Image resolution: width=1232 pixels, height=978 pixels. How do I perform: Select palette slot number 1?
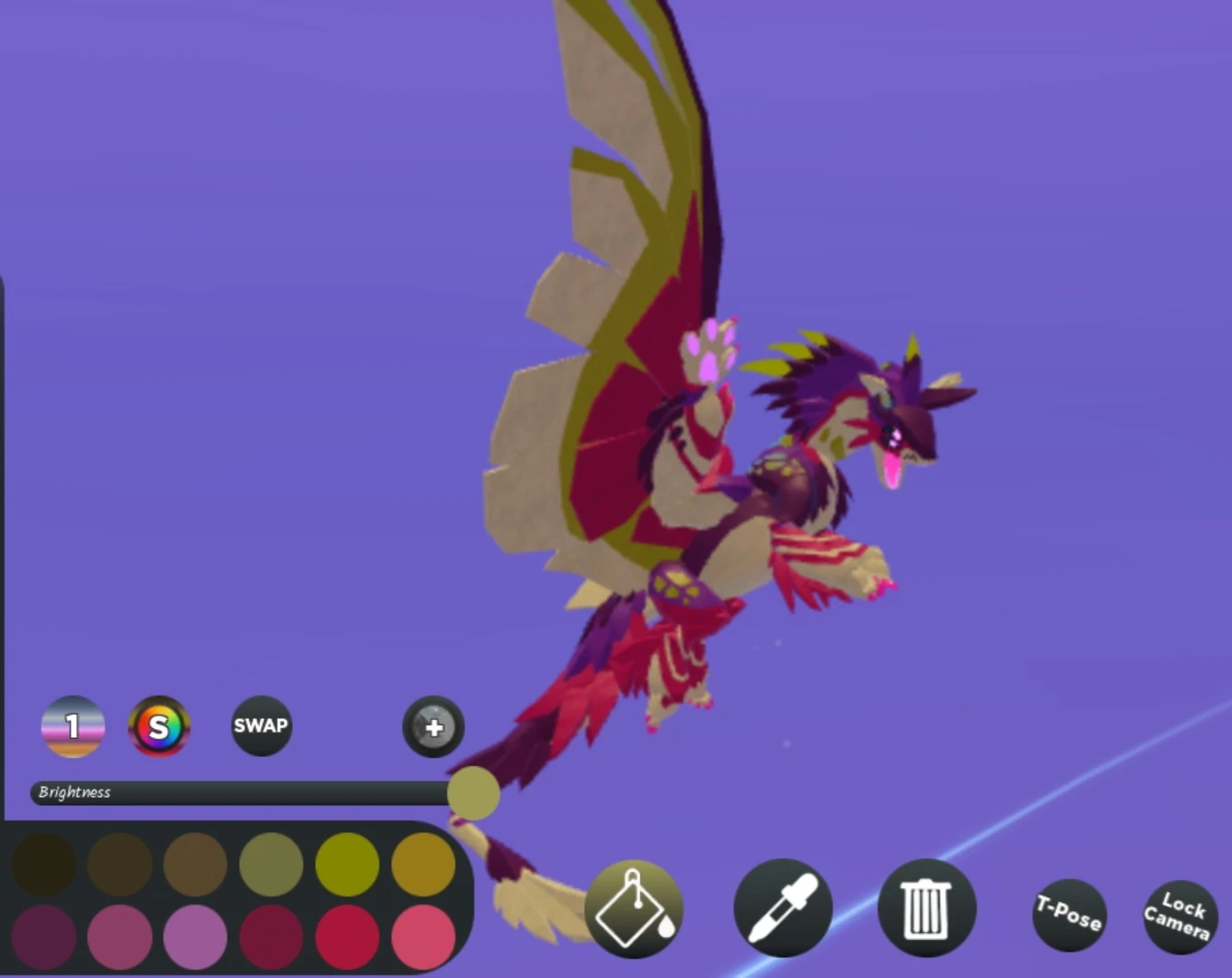72,725
